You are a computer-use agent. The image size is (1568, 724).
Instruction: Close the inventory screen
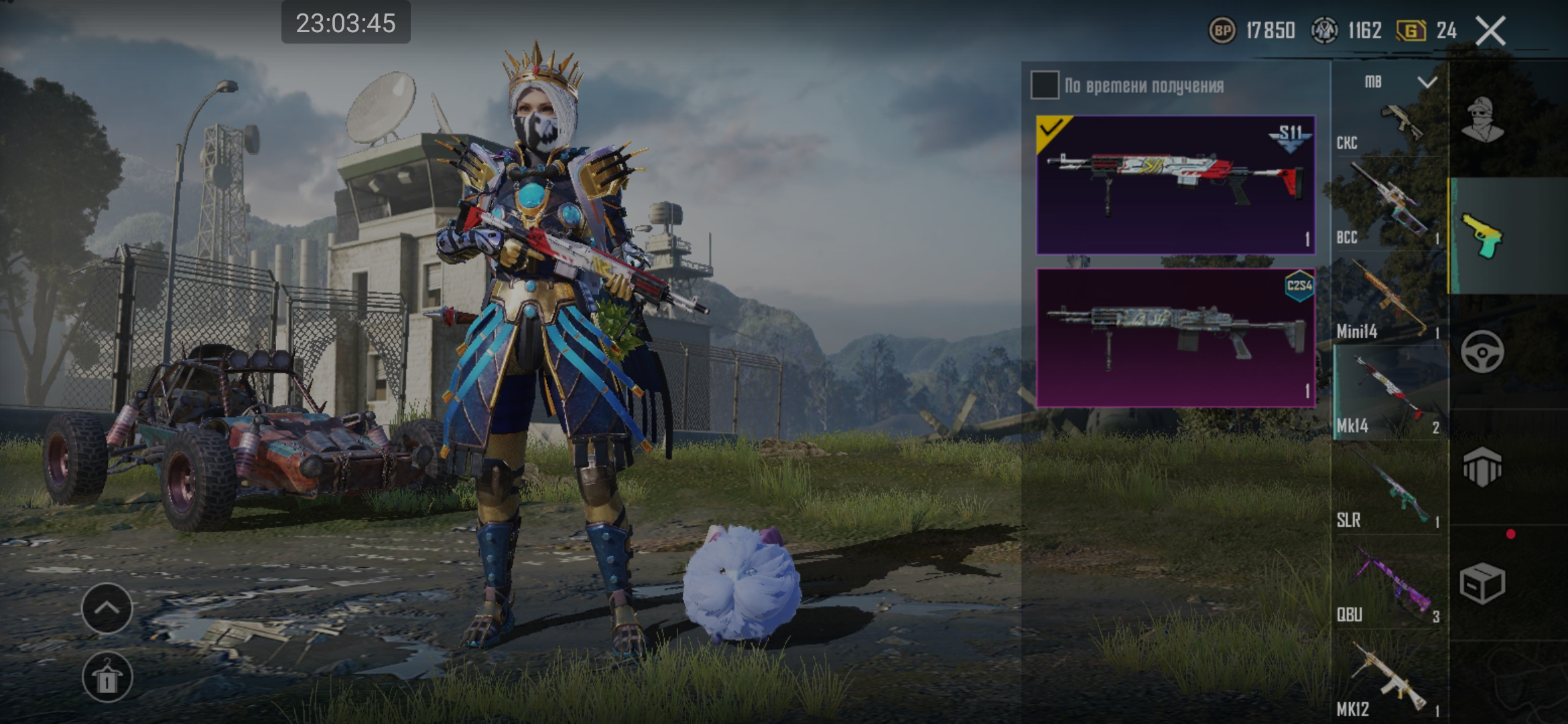(x=1490, y=31)
